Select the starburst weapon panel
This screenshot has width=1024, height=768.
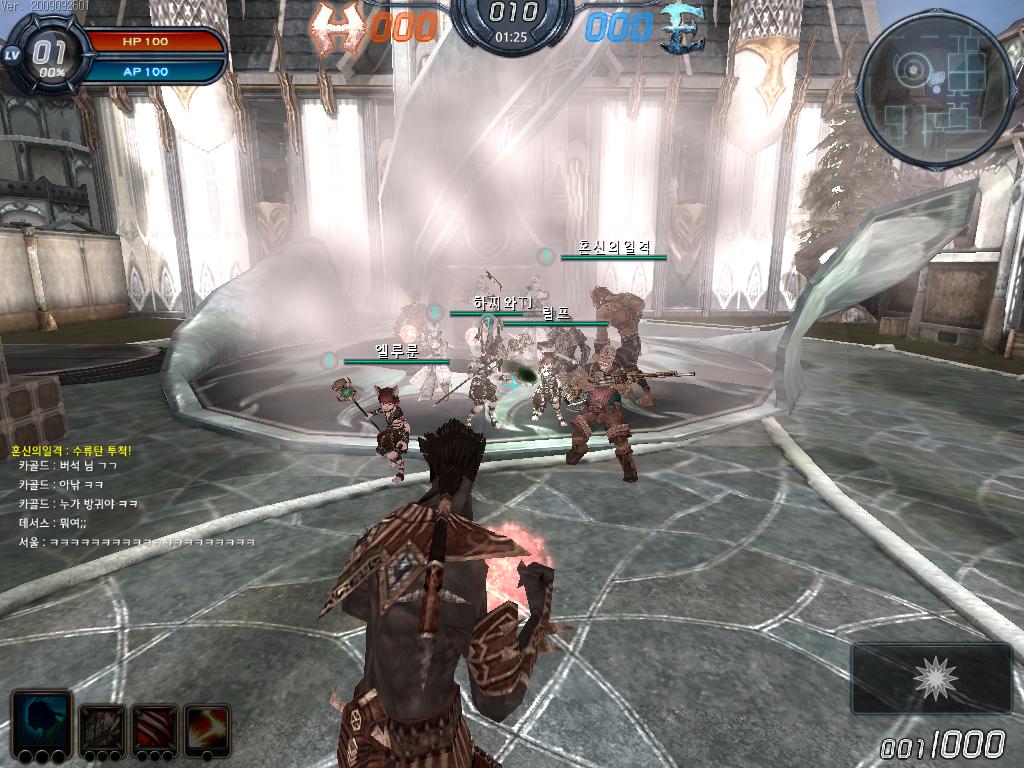click(932, 678)
